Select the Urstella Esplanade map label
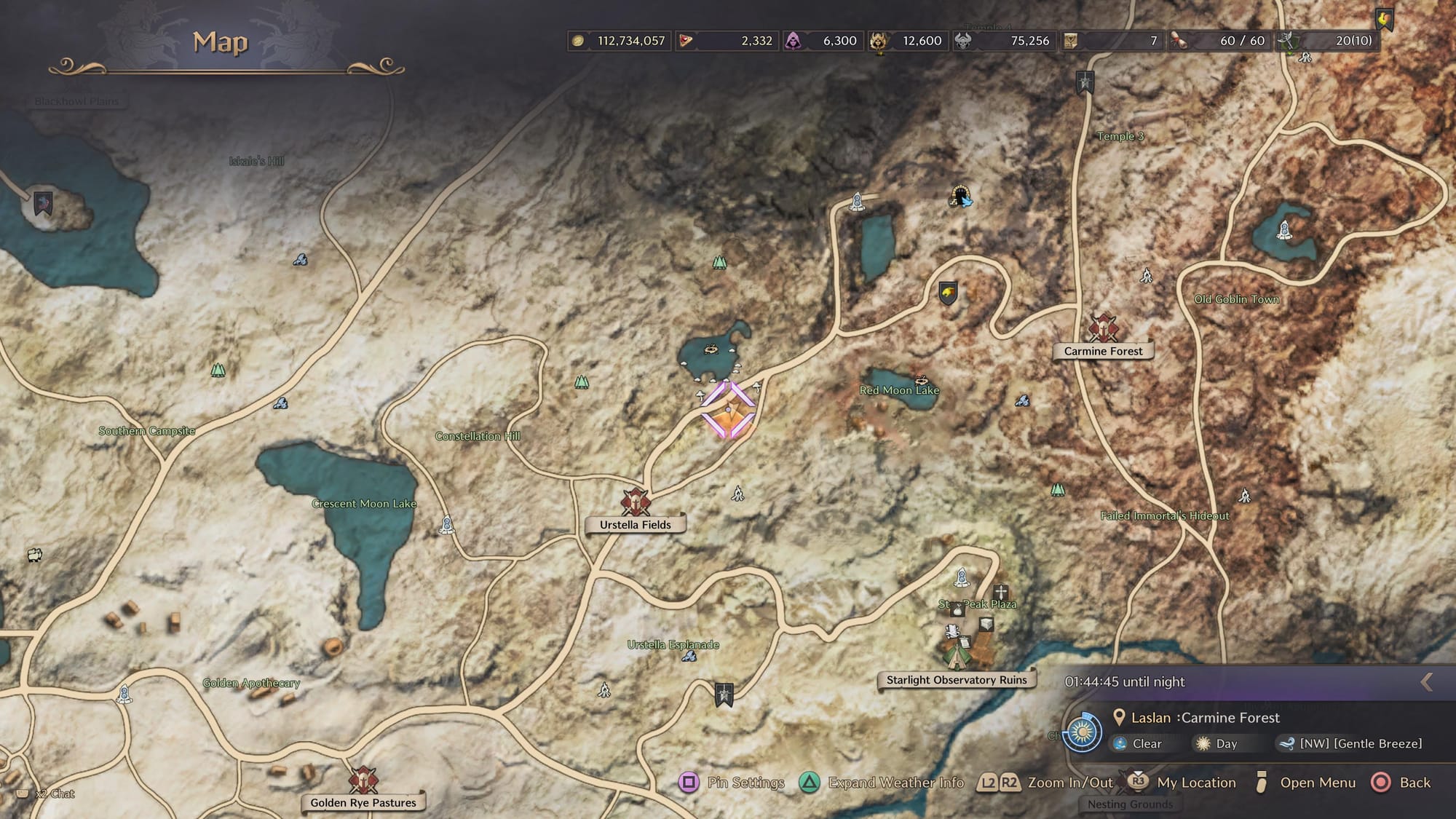This screenshot has height=819, width=1456. point(673,644)
